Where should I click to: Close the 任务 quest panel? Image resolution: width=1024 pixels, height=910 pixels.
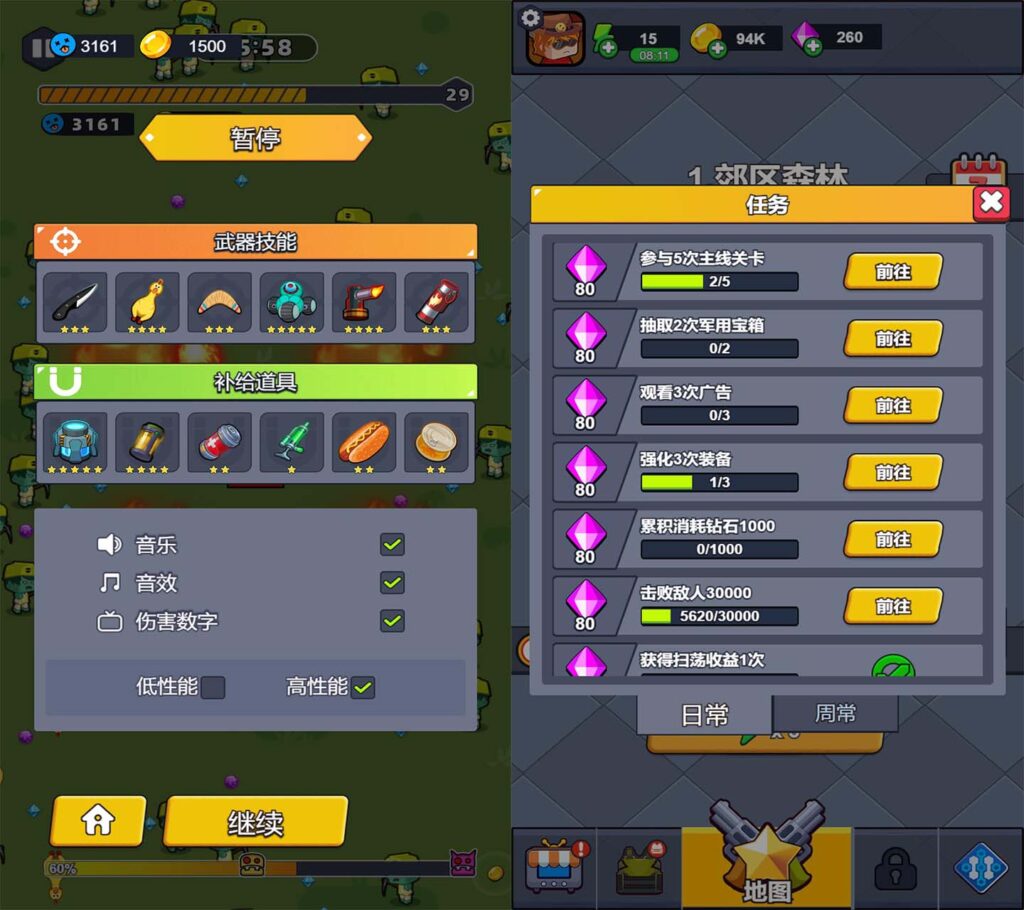[991, 203]
